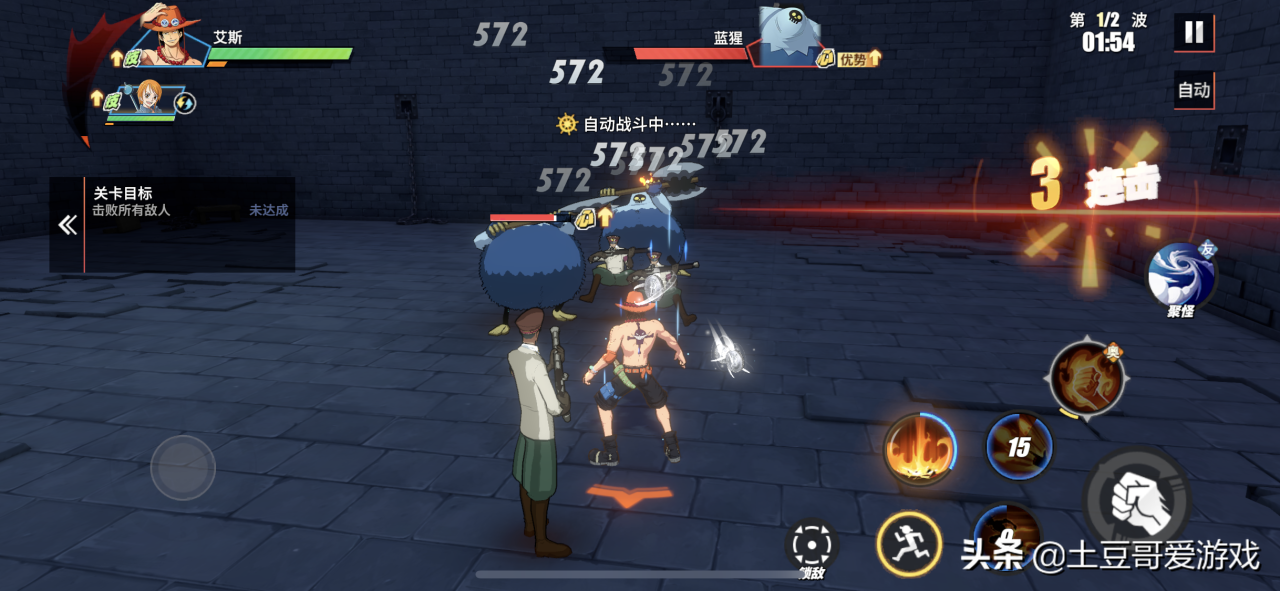Image resolution: width=1280 pixels, height=591 pixels.
Task: Toggle the 锁敌 enemy lock-on
Action: pyautogui.click(x=811, y=547)
